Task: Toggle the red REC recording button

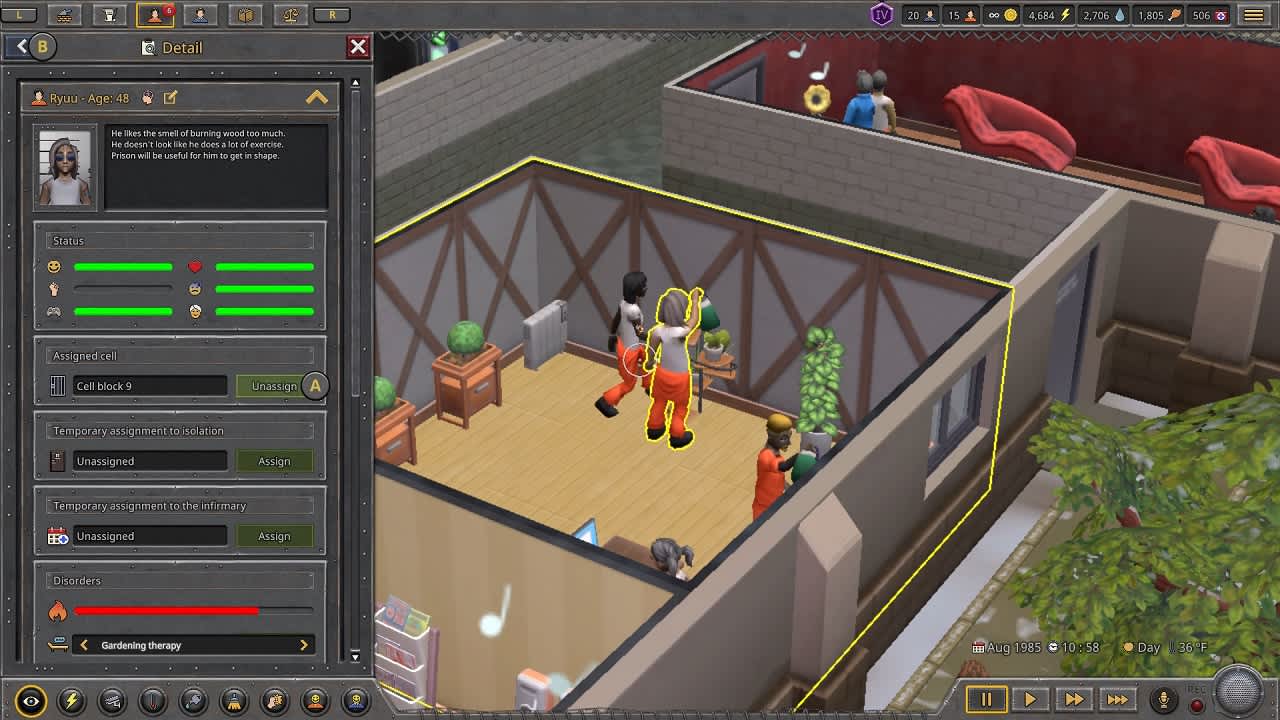Action: 1196,703
